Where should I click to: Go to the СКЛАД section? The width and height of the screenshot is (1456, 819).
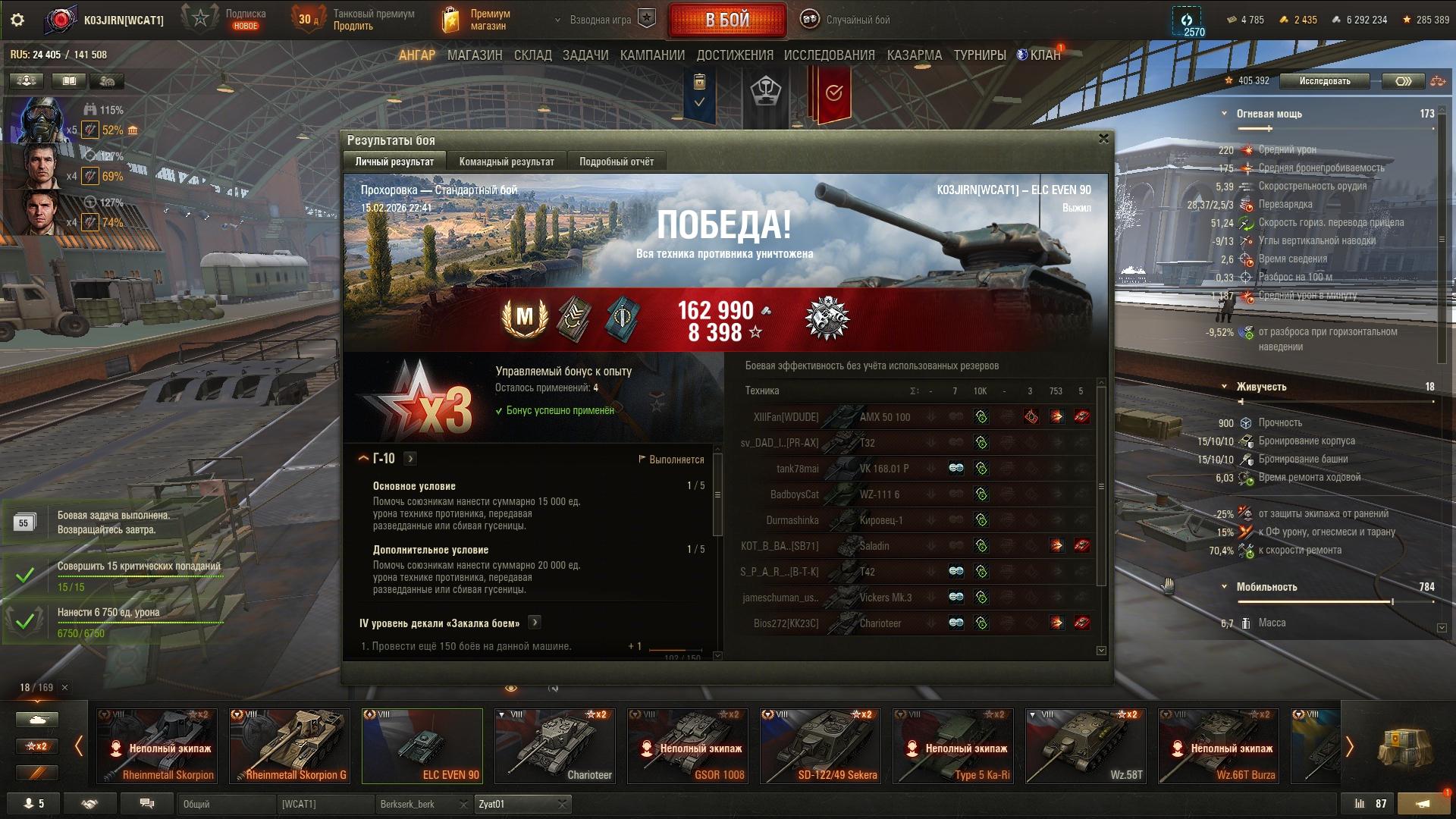pos(532,55)
